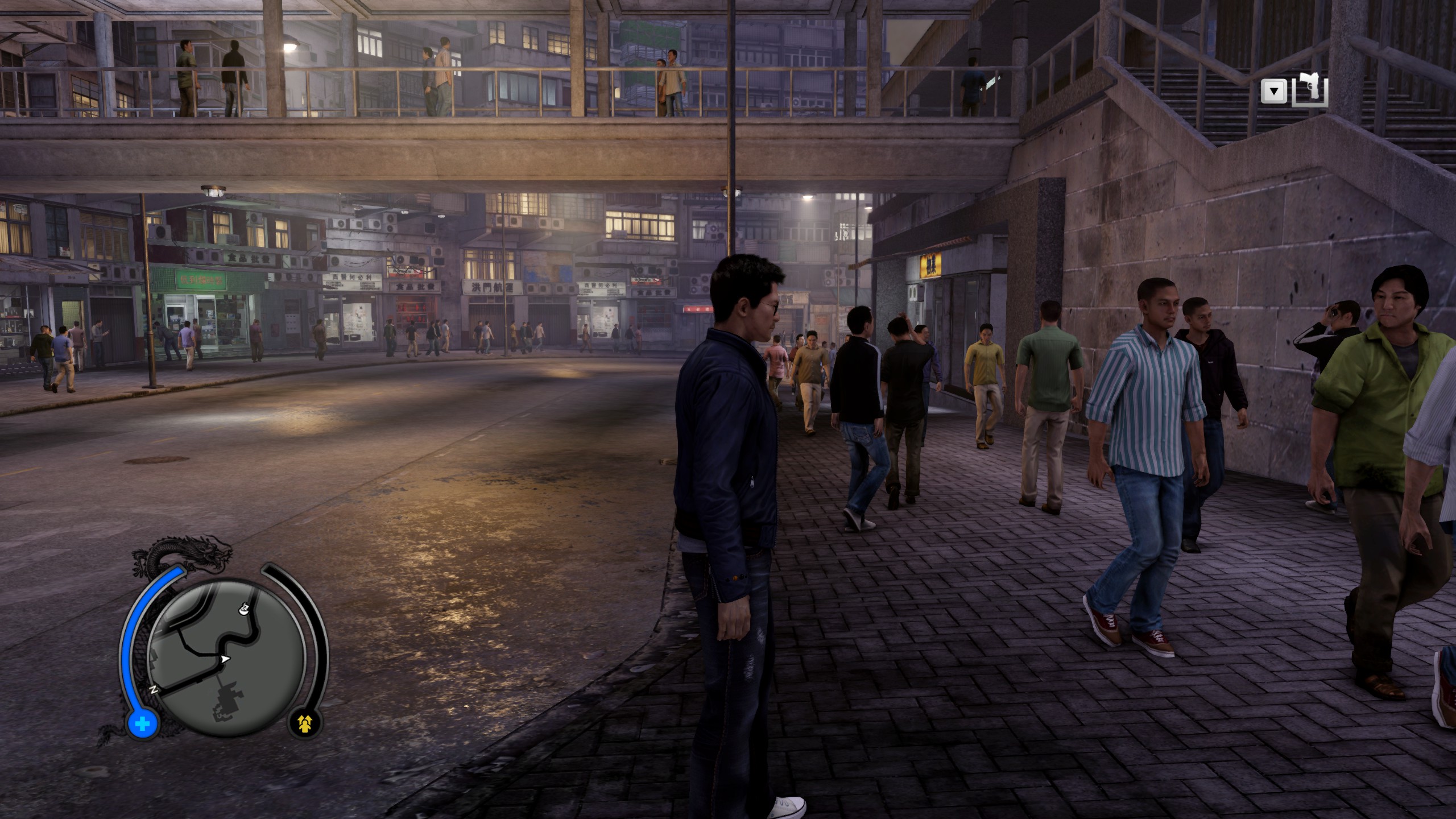Click the north compass marker on minimap
Screen dimensions: 1456x819
tap(154, 689)
